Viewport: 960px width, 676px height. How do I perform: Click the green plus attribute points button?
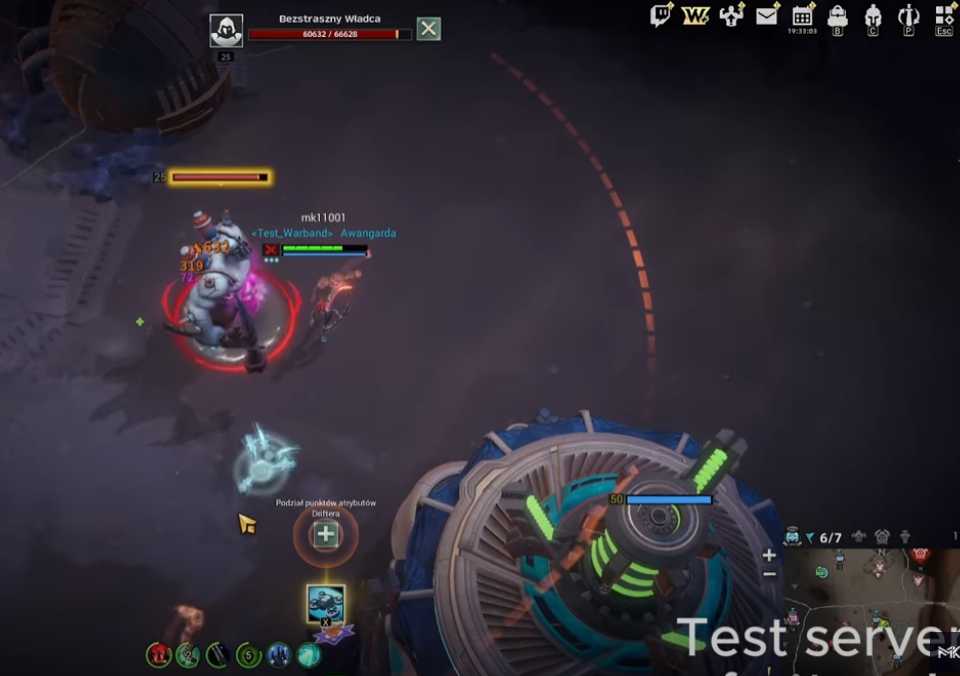325,535
